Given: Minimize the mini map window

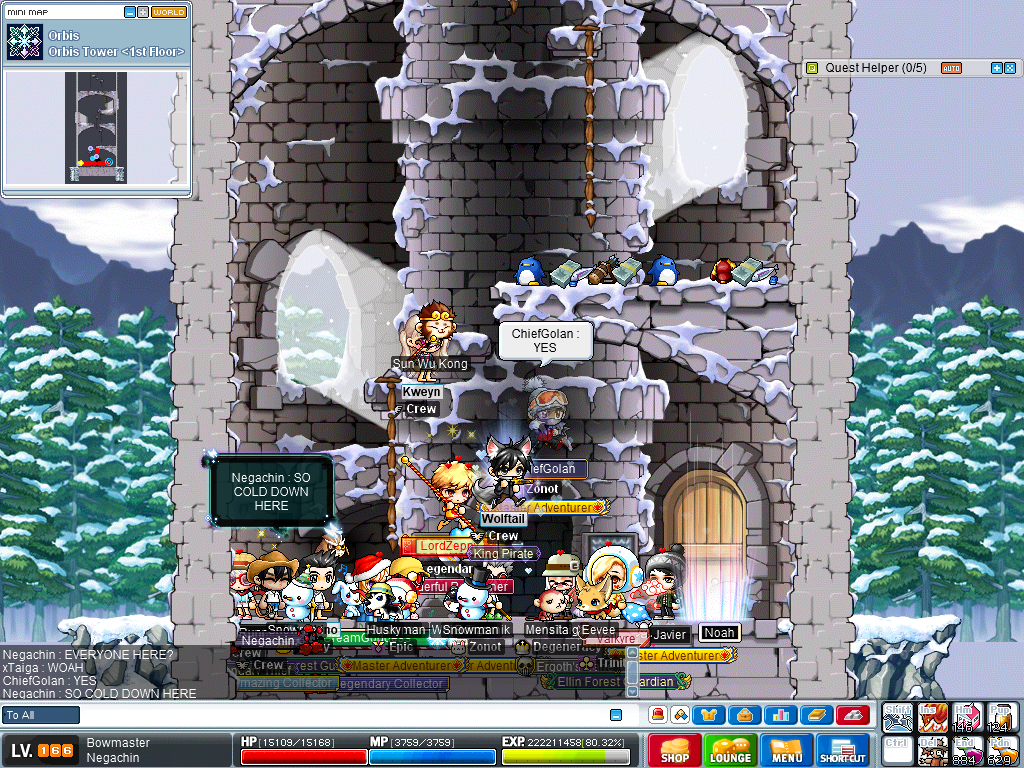Looking at the screenshot, I should tap(130, 12).
